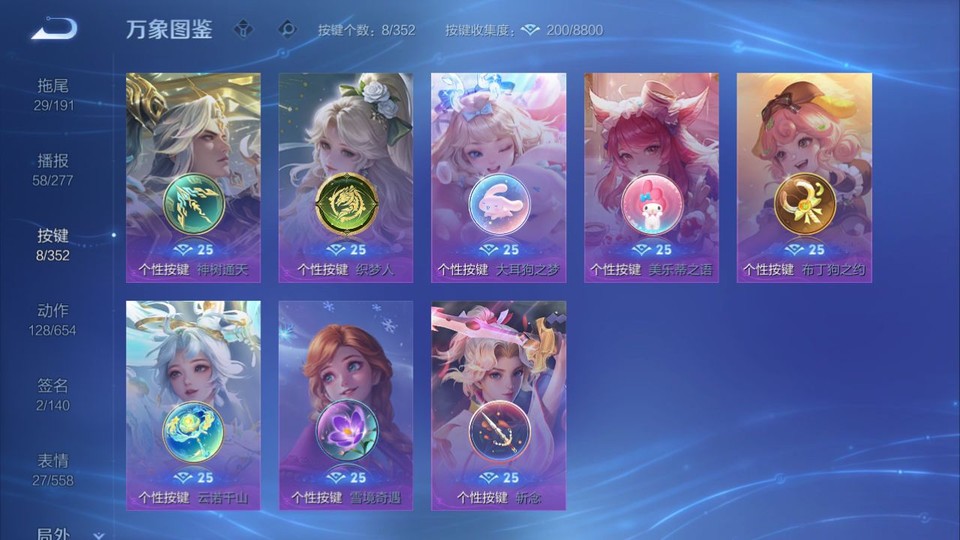Choose the 布丁狗之约 button skin card

pyautogui.click(x=804, y=177)
